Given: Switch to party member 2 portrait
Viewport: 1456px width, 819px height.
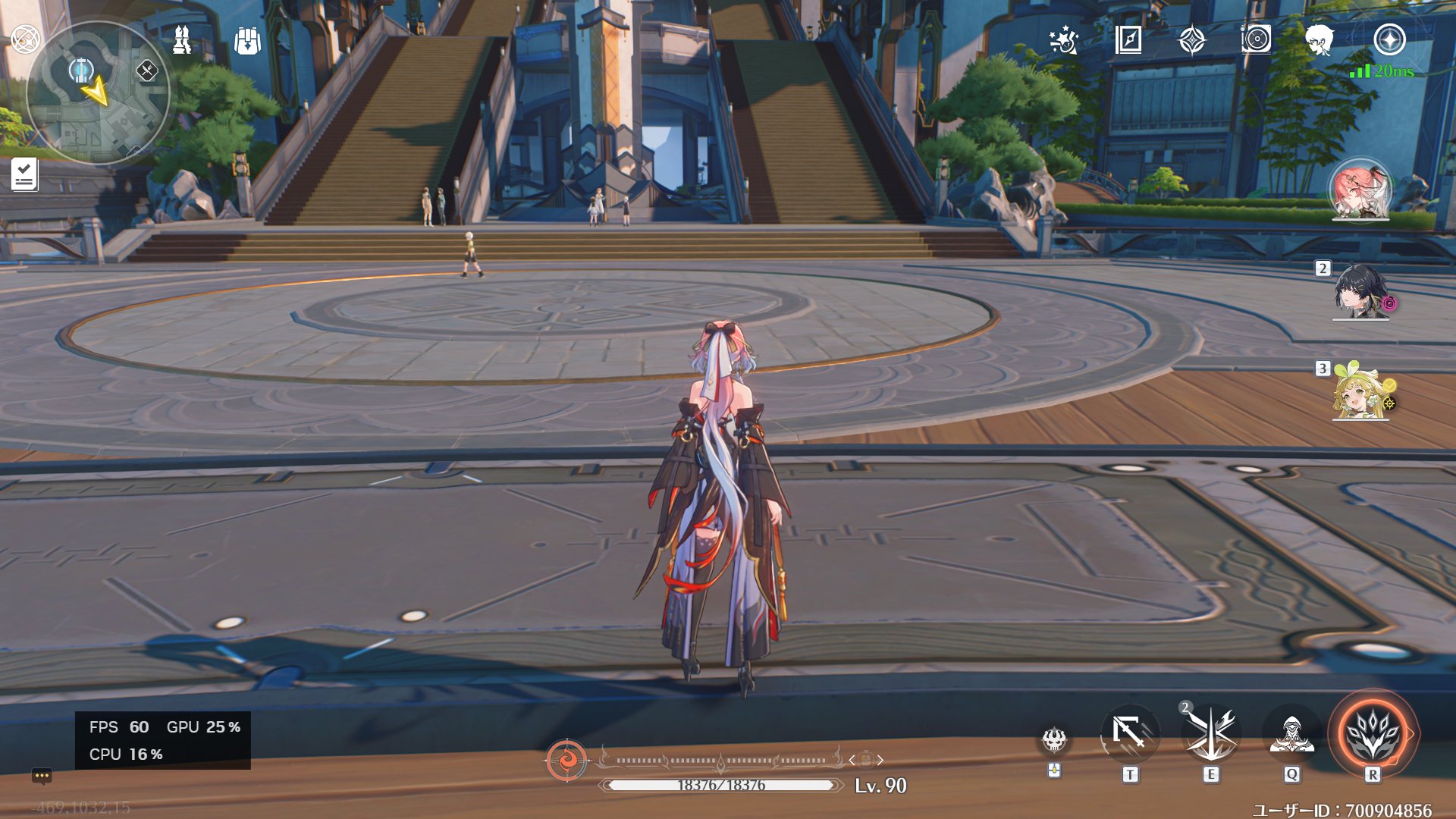Looking at the screenshot, I should click(1360, 292).
